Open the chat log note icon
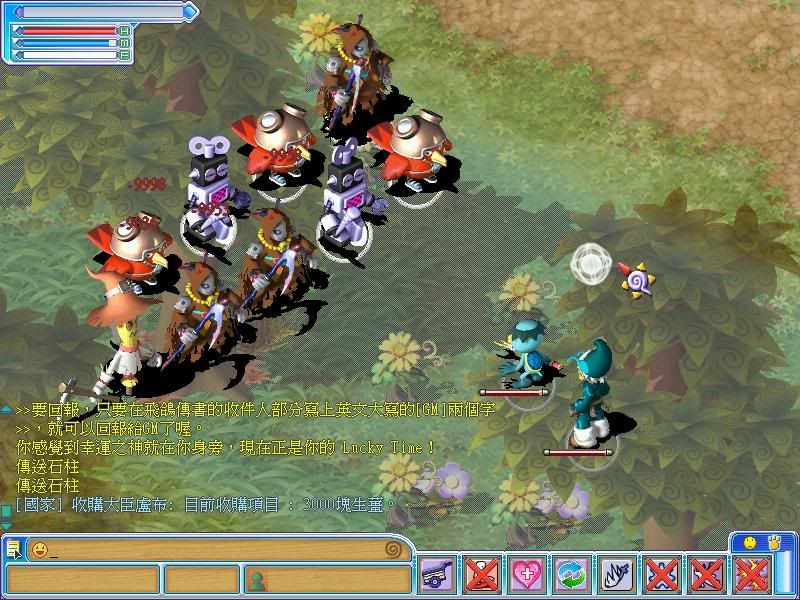Screen dimensions: 800x600 (x=13, y=549)
